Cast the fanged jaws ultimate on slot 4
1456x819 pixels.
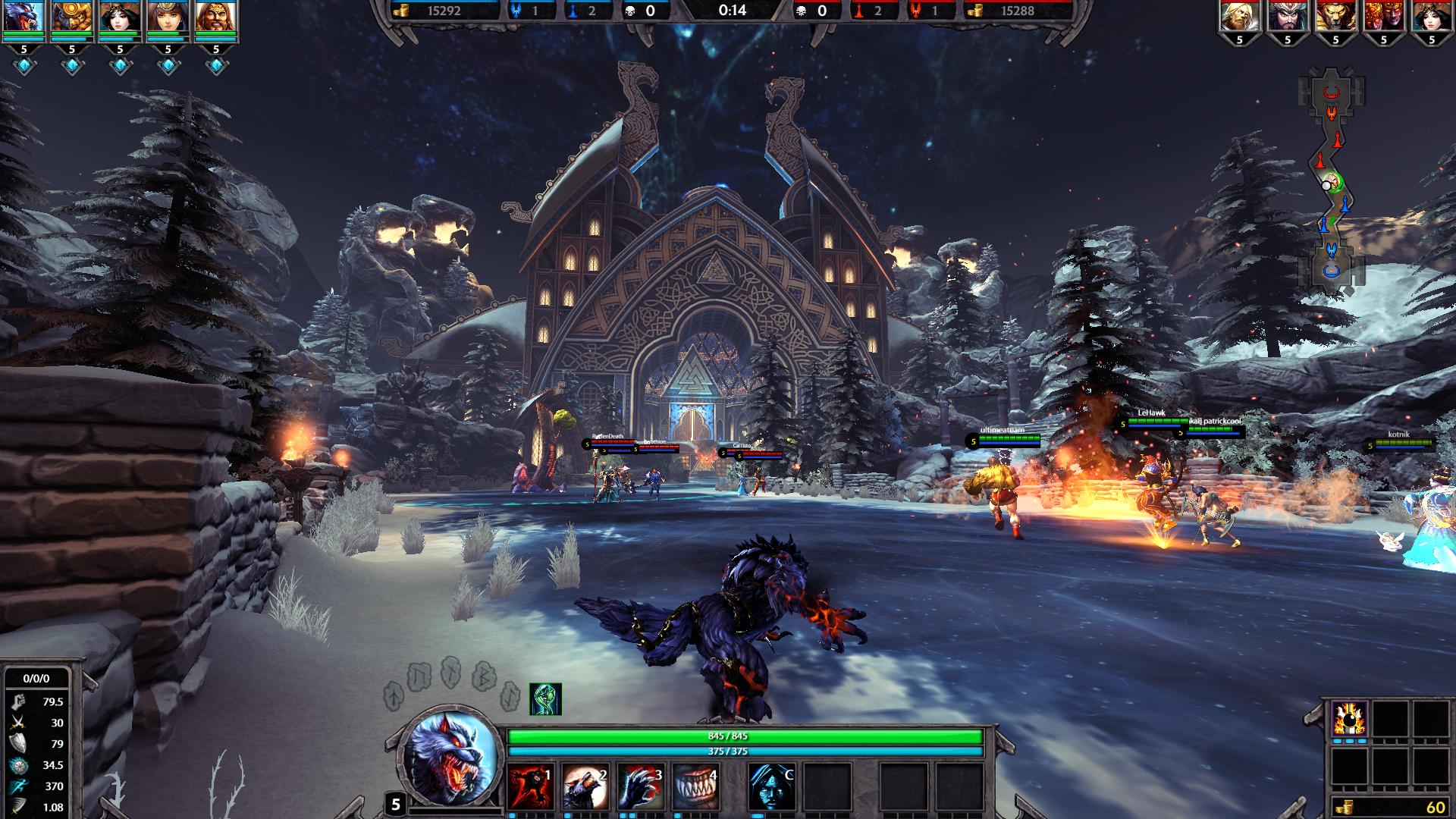[695, 786]
